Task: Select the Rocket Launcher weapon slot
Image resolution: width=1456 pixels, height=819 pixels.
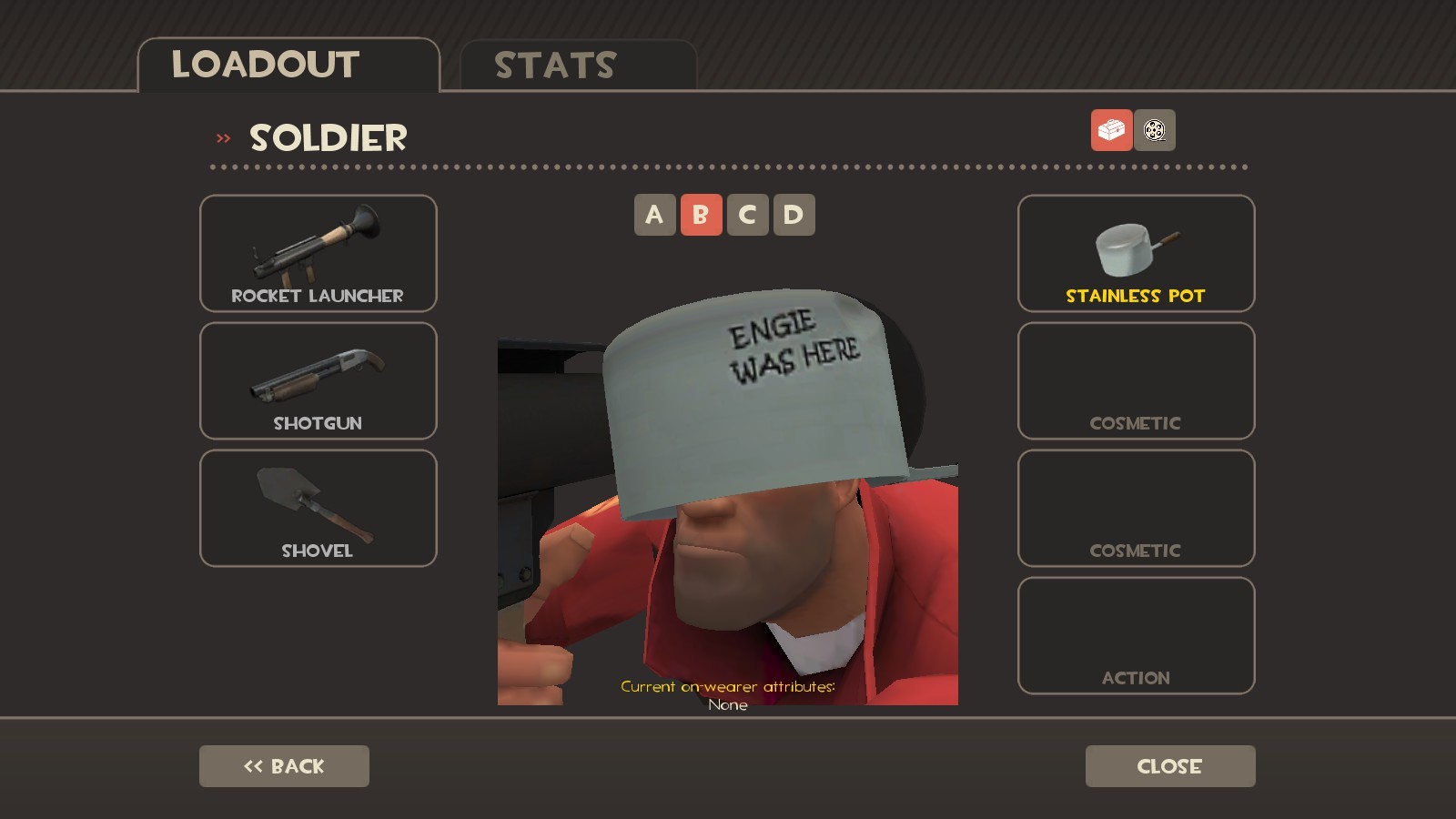Action: pos(318,253)
